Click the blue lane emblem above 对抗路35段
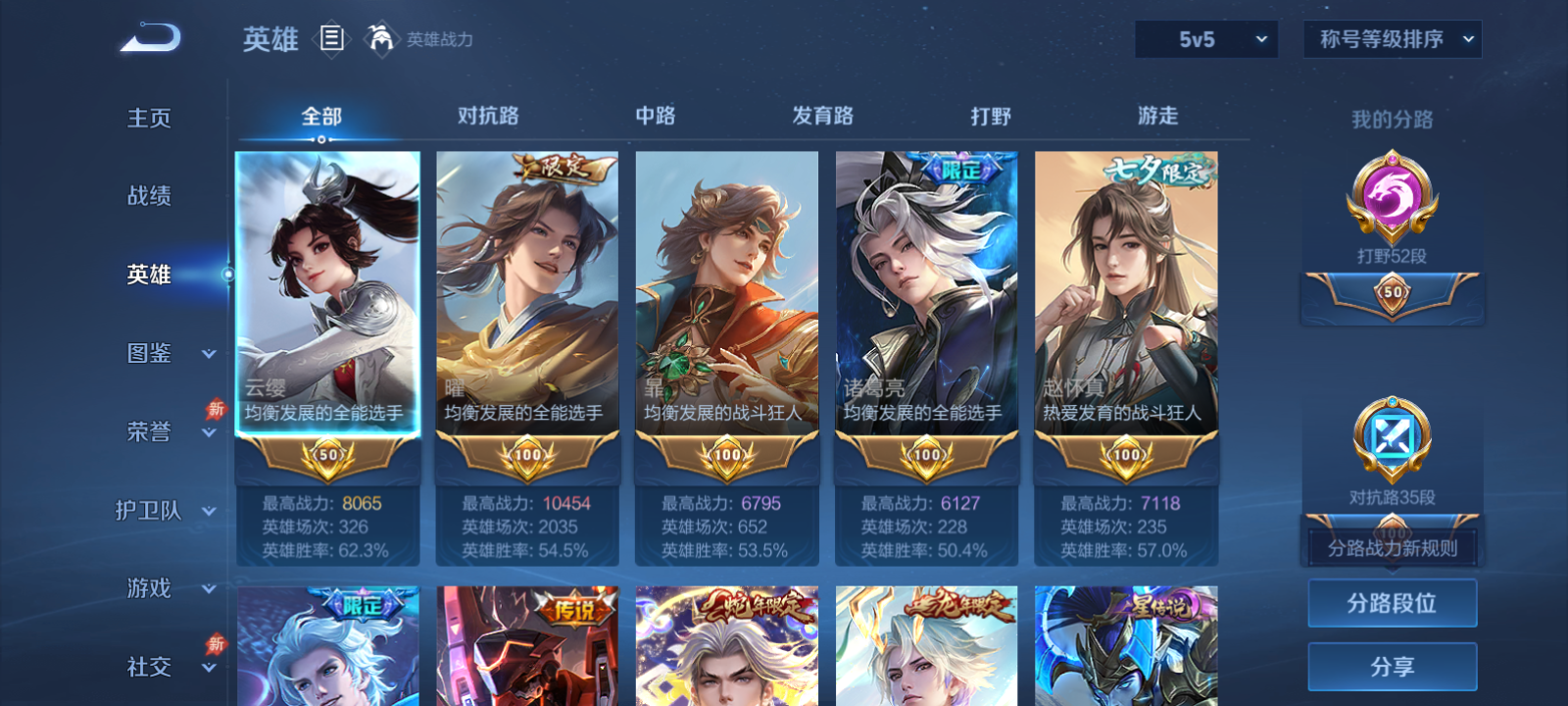This screenshot has width=1568, height=706. pyautogui.click(x=1391, y=438)
